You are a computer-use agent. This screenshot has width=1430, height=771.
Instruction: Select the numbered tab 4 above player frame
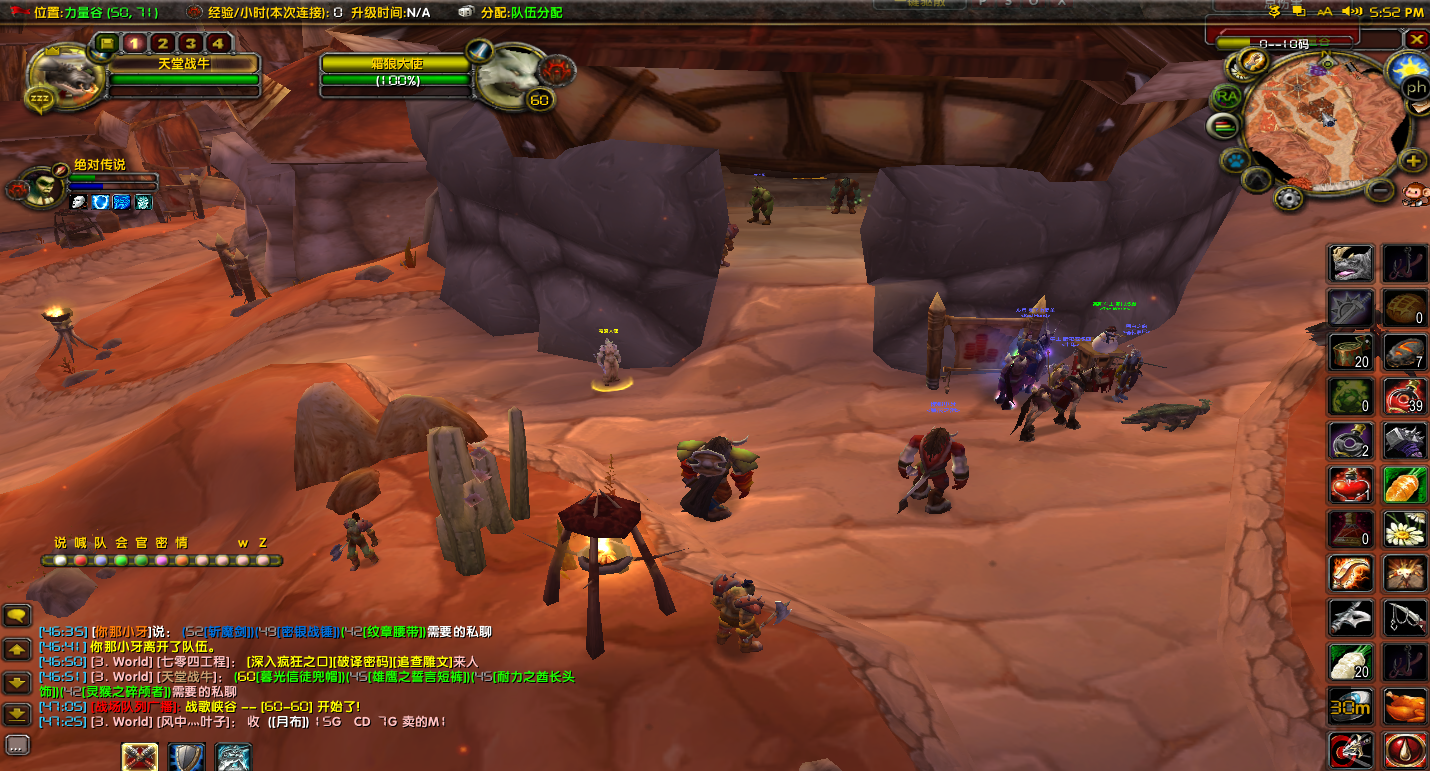pyautogui.click(x=217, y=43)
